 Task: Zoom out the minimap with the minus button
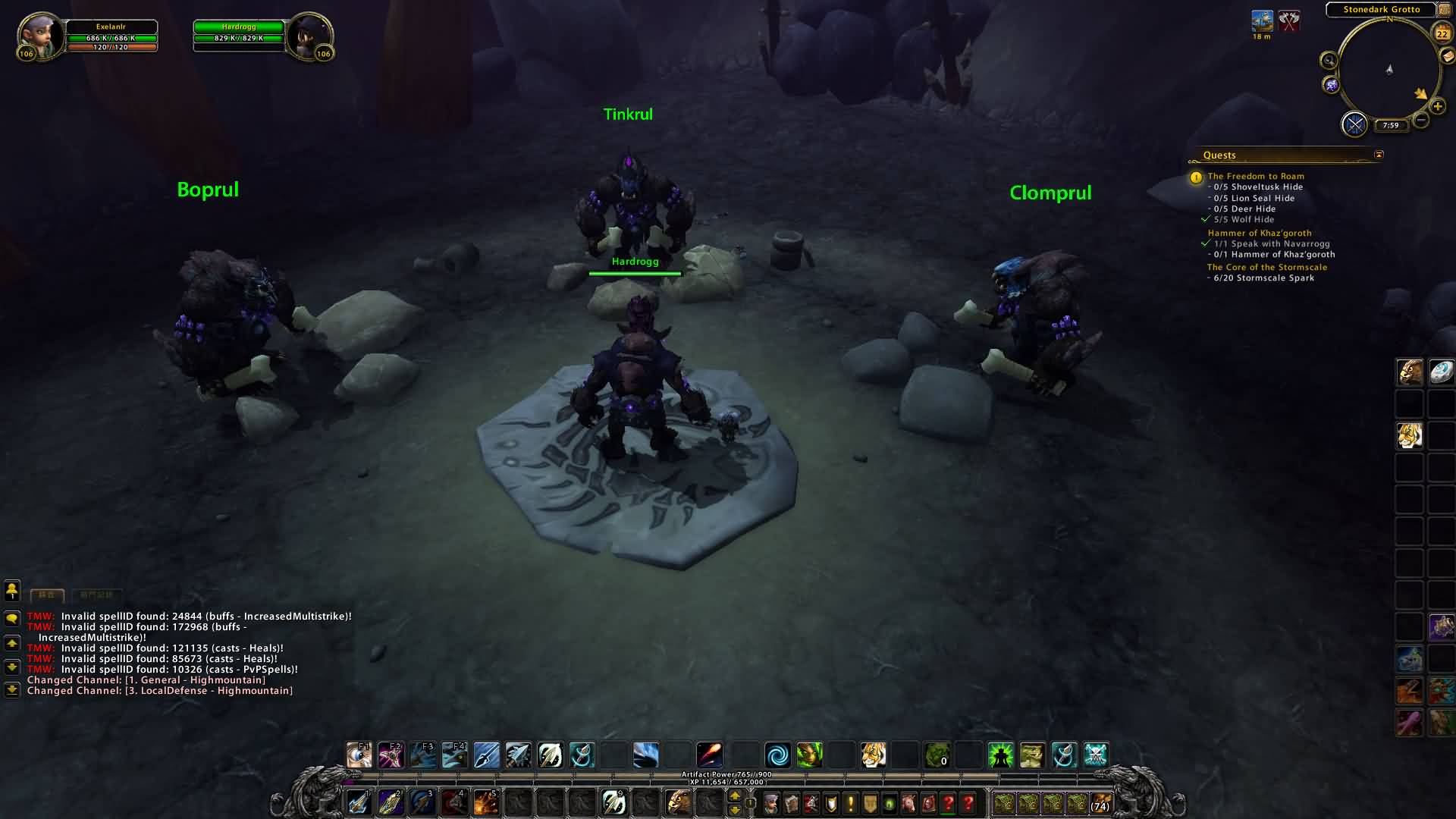pos(1421,120)
